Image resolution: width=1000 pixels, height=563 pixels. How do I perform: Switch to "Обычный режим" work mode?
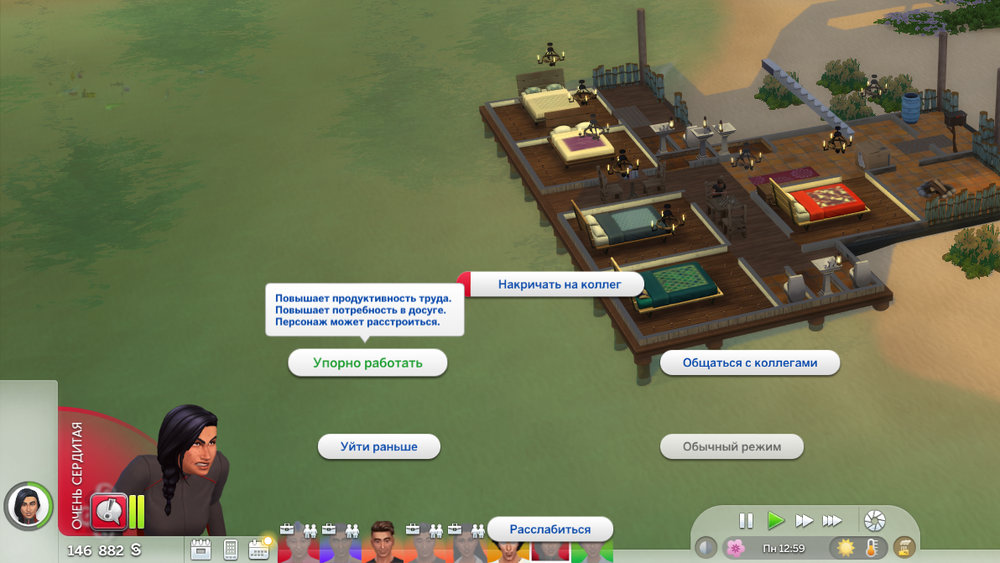(x=731, y=446)
